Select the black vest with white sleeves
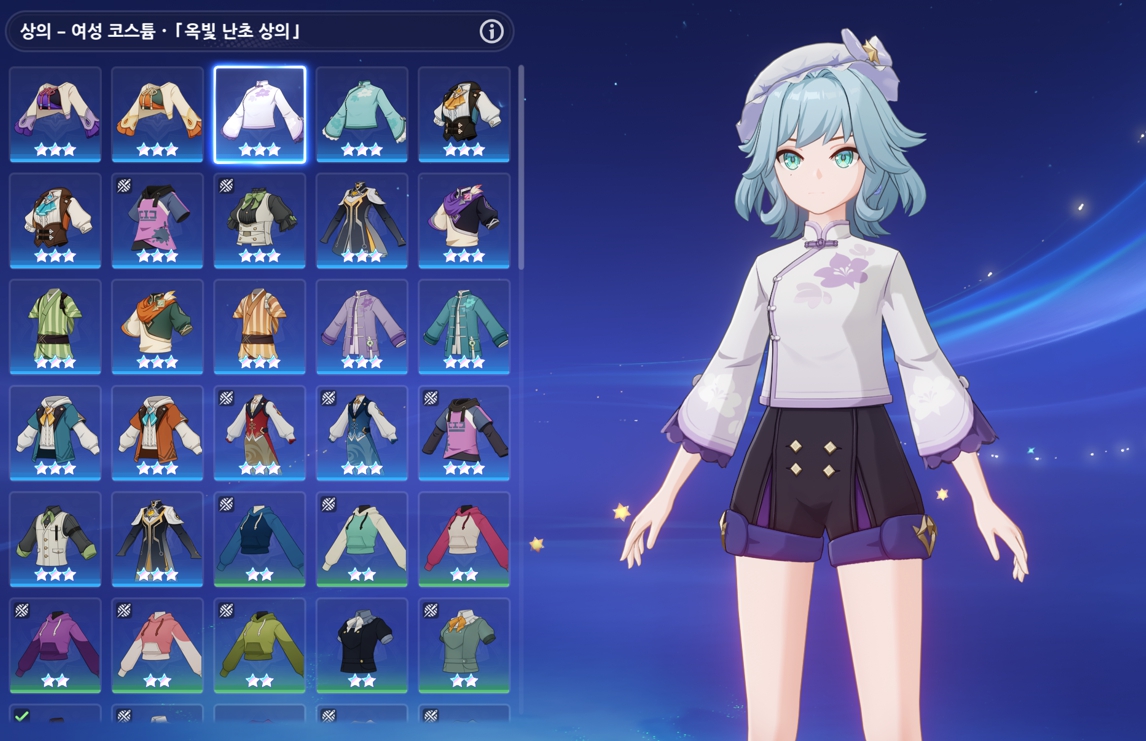 [x=464, y=114]
